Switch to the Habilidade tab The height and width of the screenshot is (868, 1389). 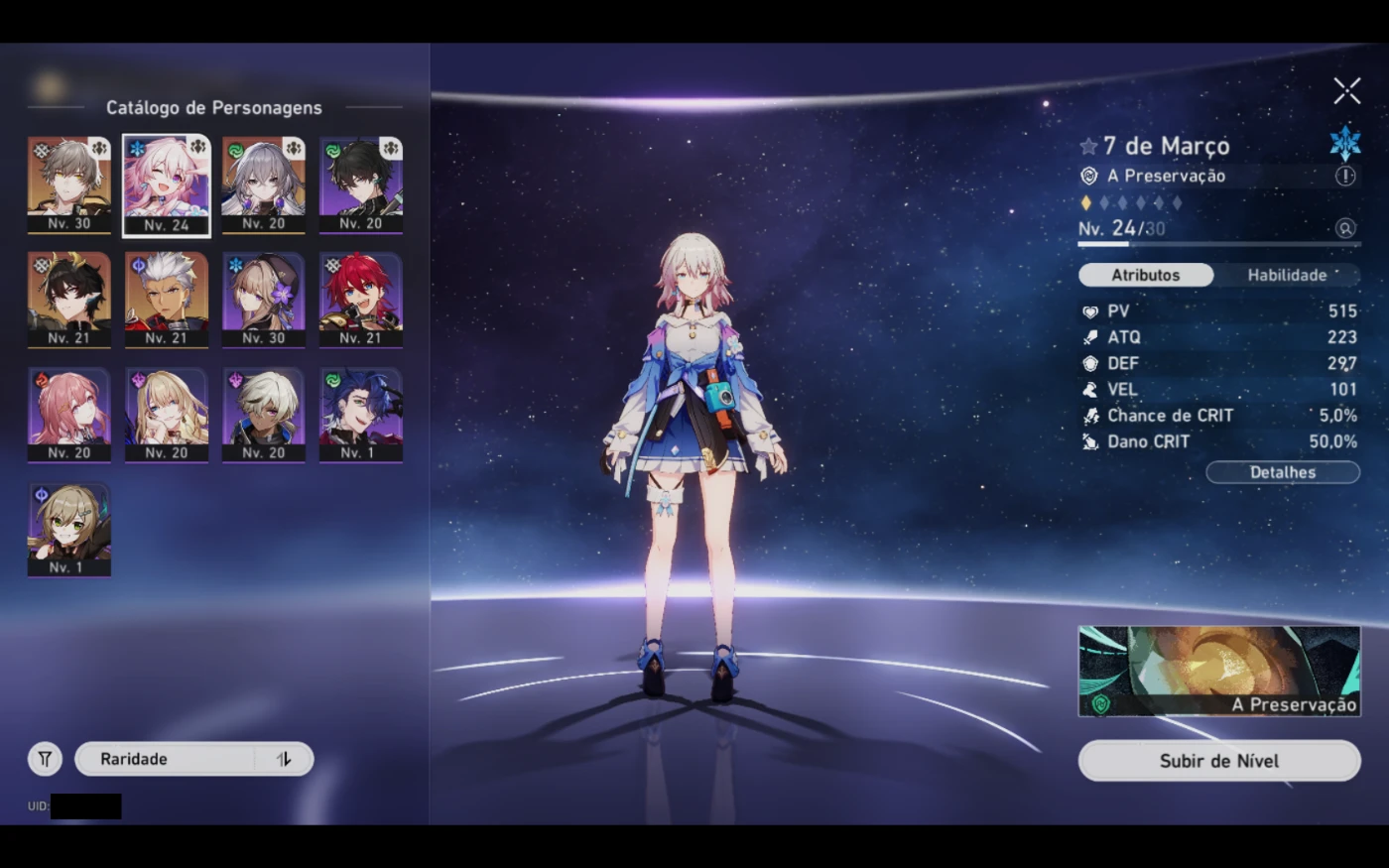coord(1287,275)
